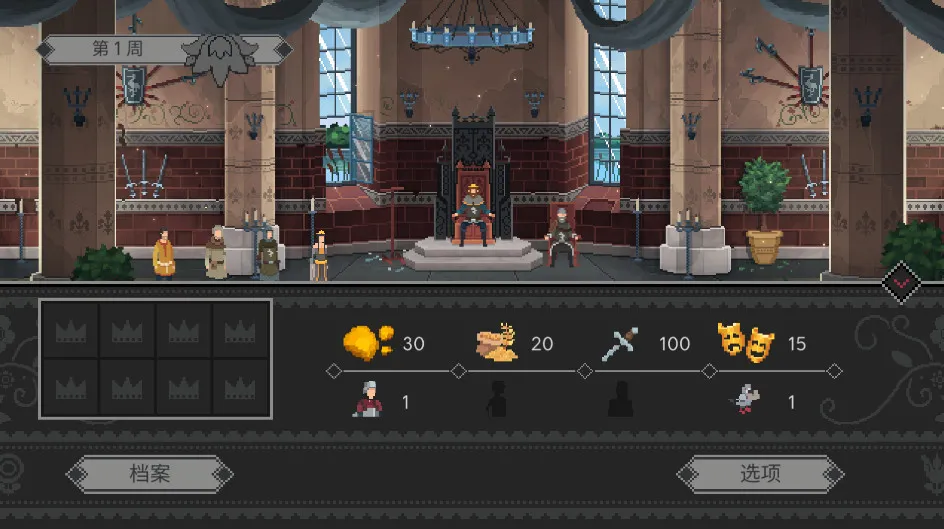Screen dimensions: 944x529
Task: Select the food supplies basket icon
Action: pyautogui.click(x=497, y=343)
